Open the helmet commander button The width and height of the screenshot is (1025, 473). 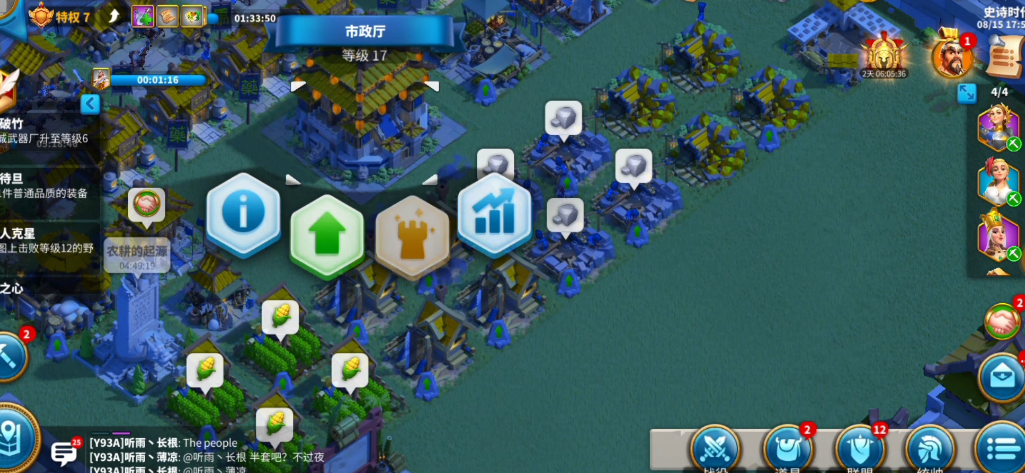(930, 449)
